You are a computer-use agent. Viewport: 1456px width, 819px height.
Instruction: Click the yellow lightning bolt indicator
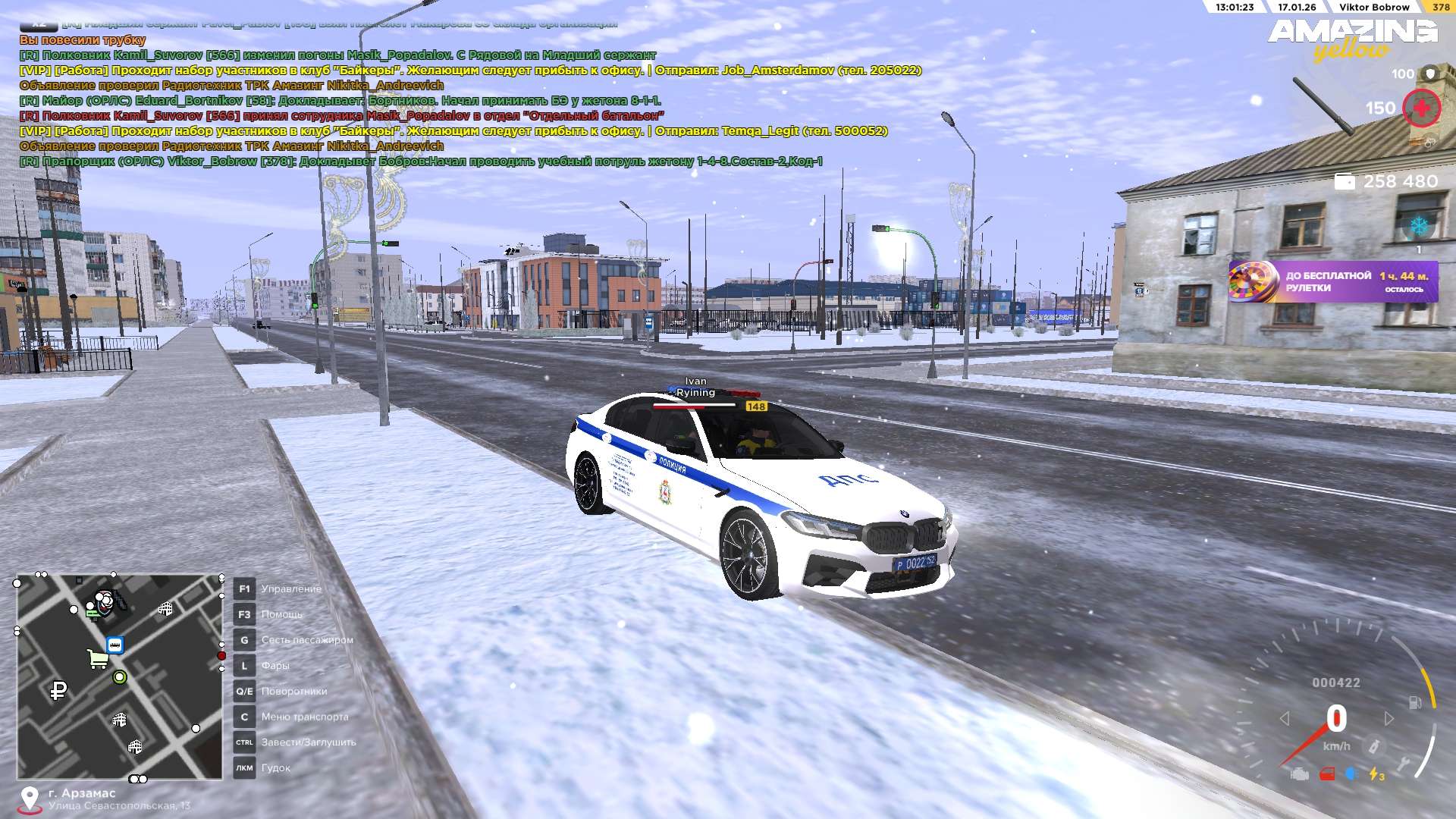[x=1375, y=774]
